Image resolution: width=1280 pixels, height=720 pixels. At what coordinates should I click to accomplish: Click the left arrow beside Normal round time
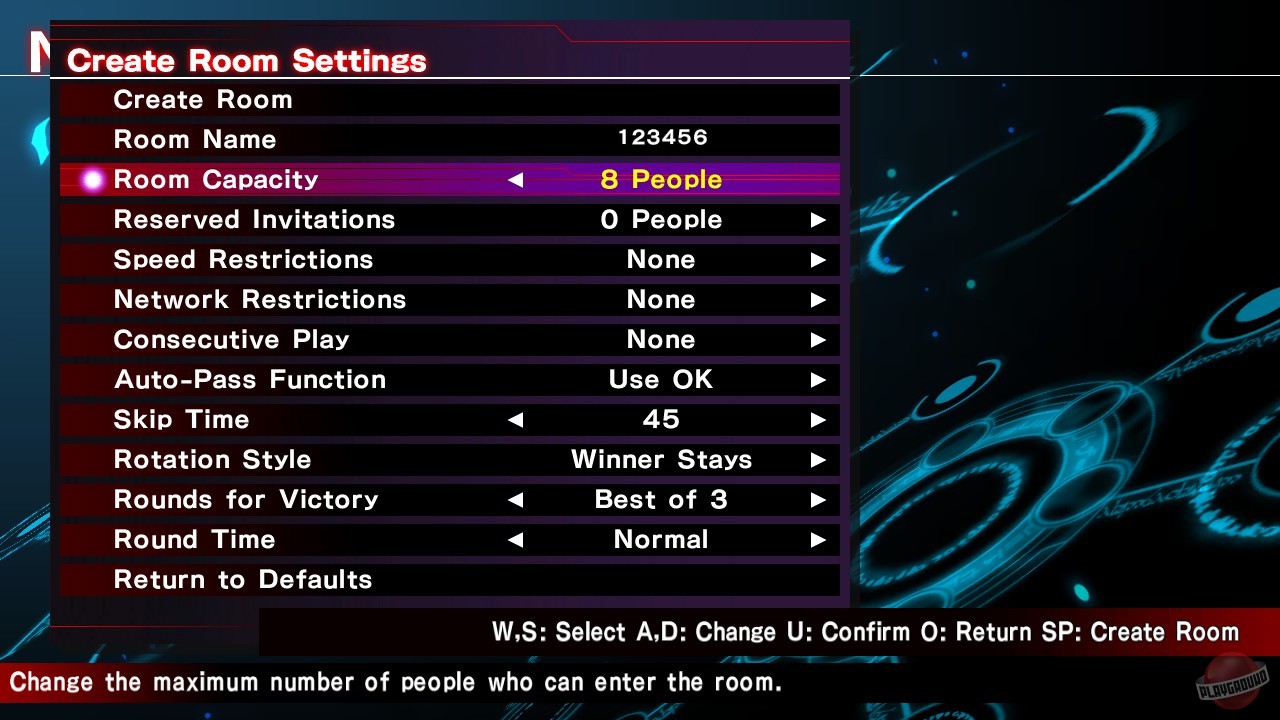tap(515, 539)
